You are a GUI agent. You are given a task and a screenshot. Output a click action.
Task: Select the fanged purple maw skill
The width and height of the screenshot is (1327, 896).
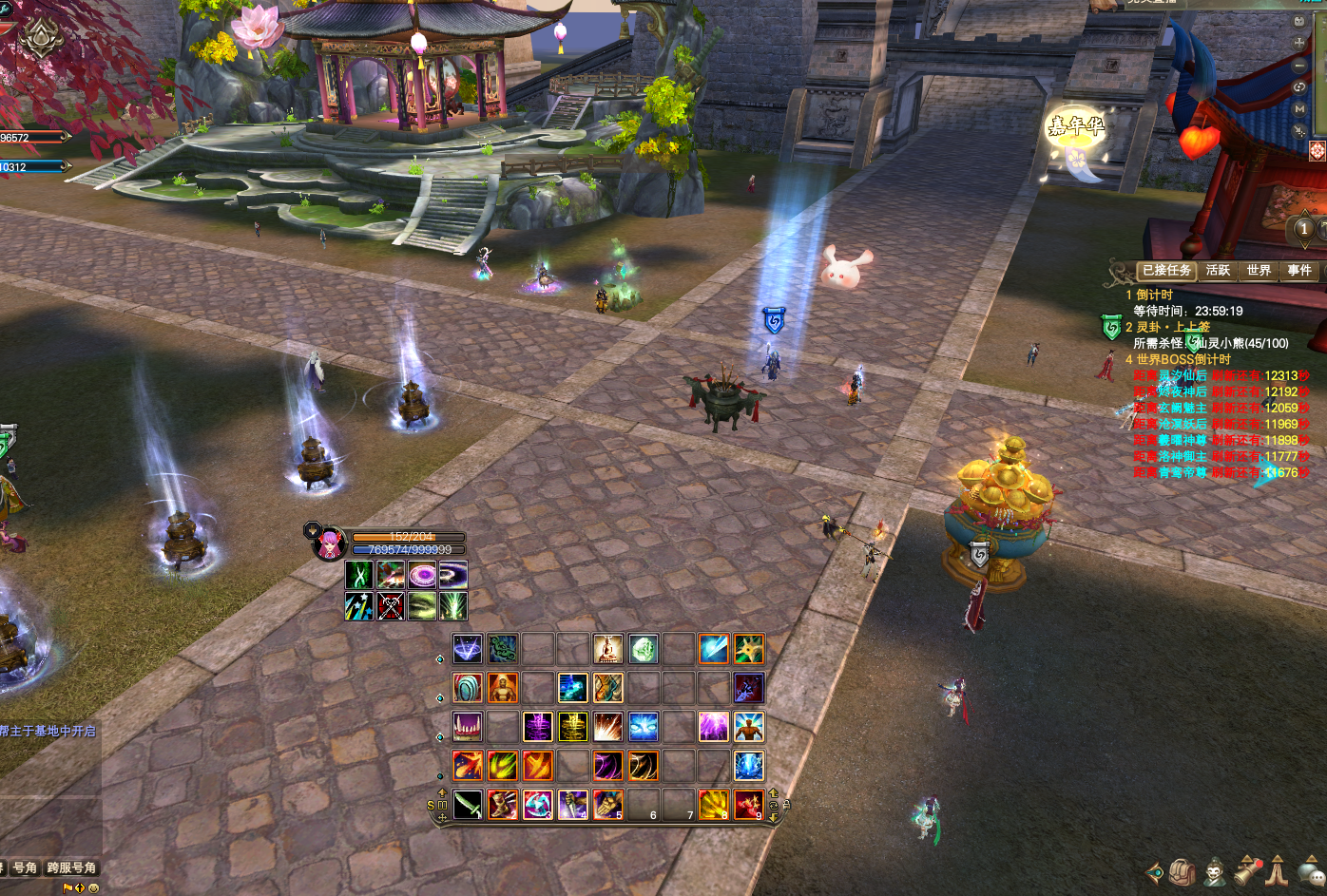click(x=467, y=727)
